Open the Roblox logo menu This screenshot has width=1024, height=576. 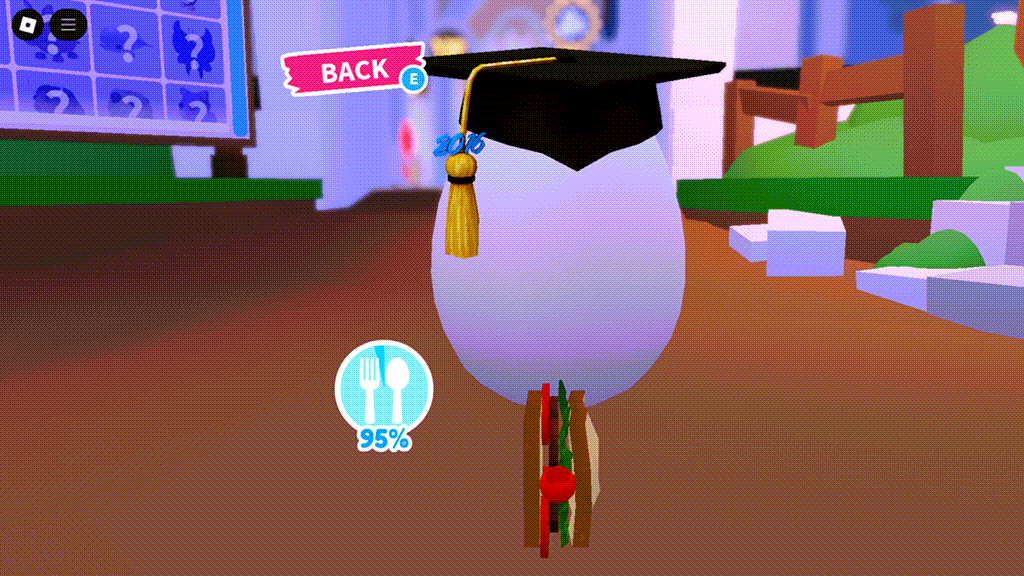pyautogui.click(x=30, y=25)
